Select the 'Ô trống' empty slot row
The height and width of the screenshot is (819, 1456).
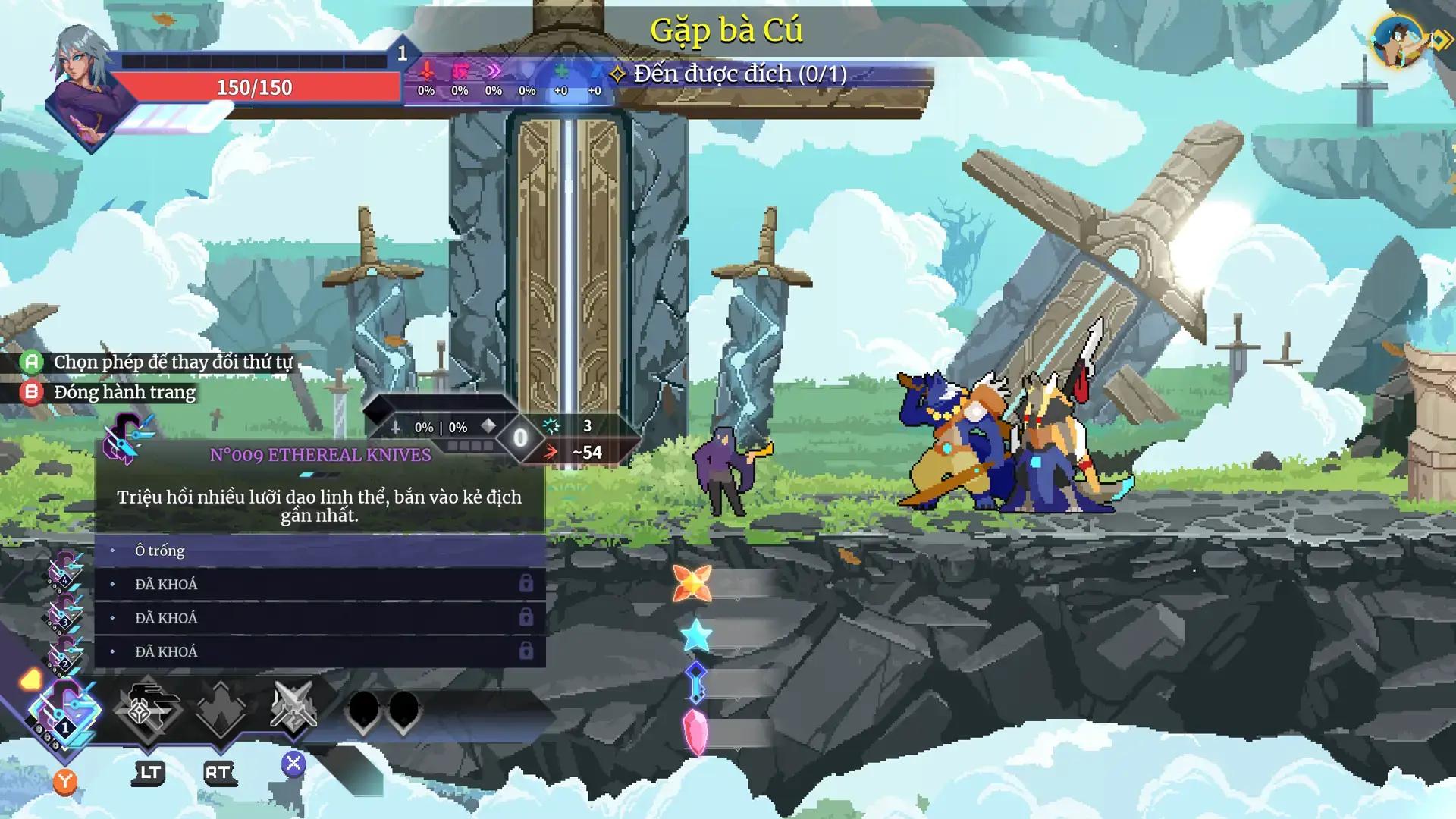click(319, 551)
